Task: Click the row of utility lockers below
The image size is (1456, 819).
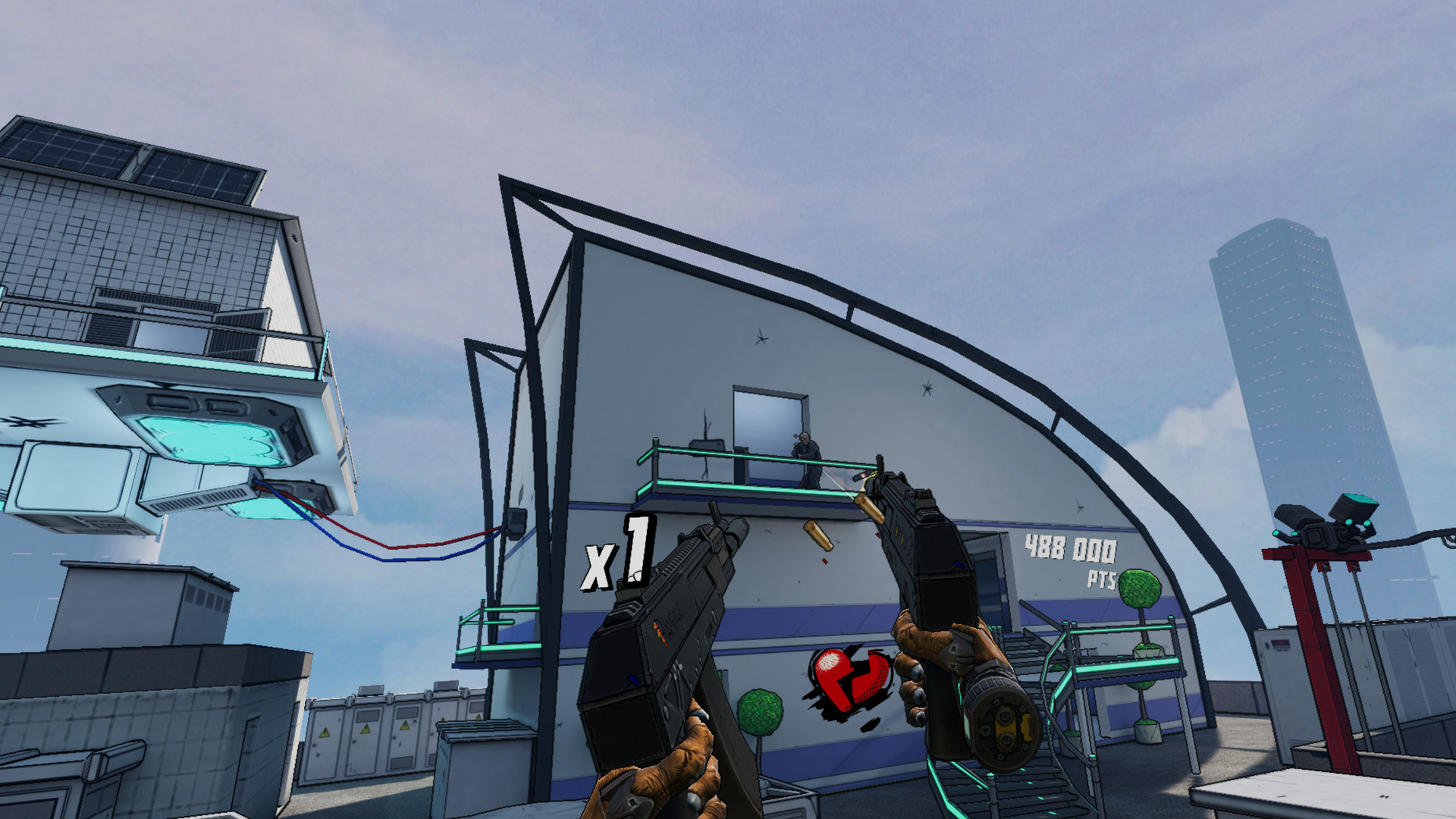Action: point(379,736)
